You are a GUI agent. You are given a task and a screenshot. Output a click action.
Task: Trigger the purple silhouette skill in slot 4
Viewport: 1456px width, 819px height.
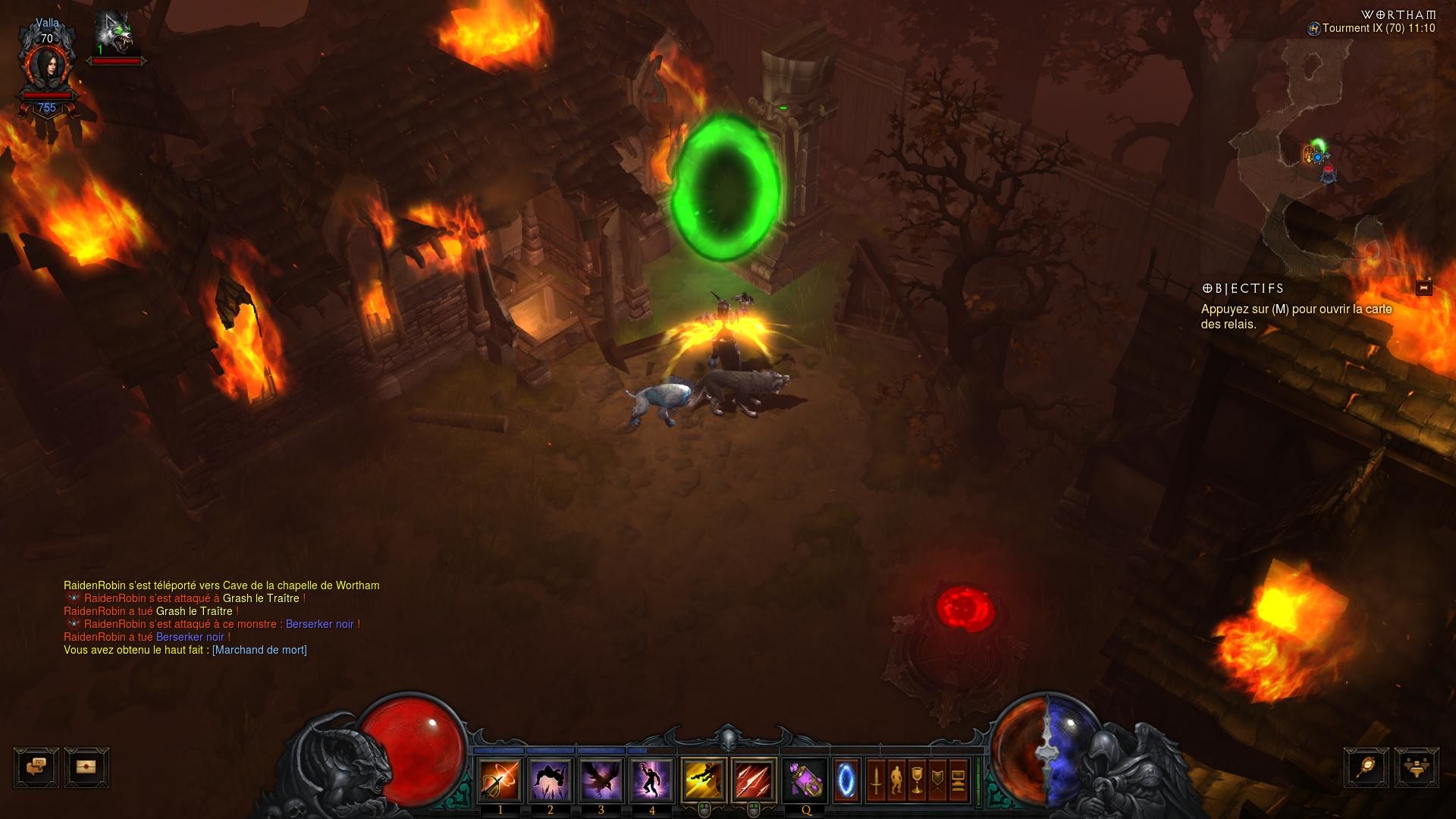pyautogui.click(x=651, y=780)
